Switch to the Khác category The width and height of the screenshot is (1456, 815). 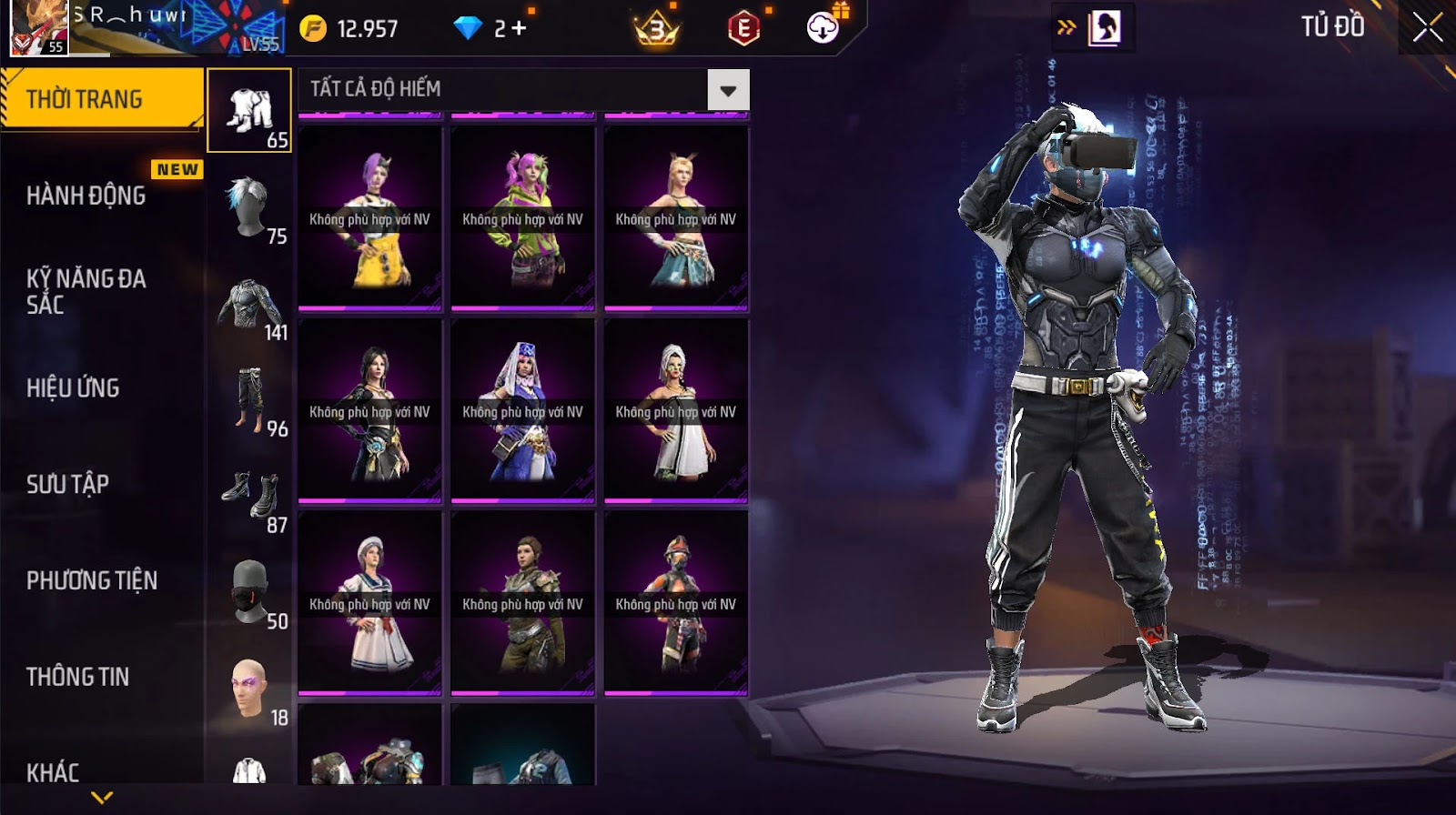point(53,772)
